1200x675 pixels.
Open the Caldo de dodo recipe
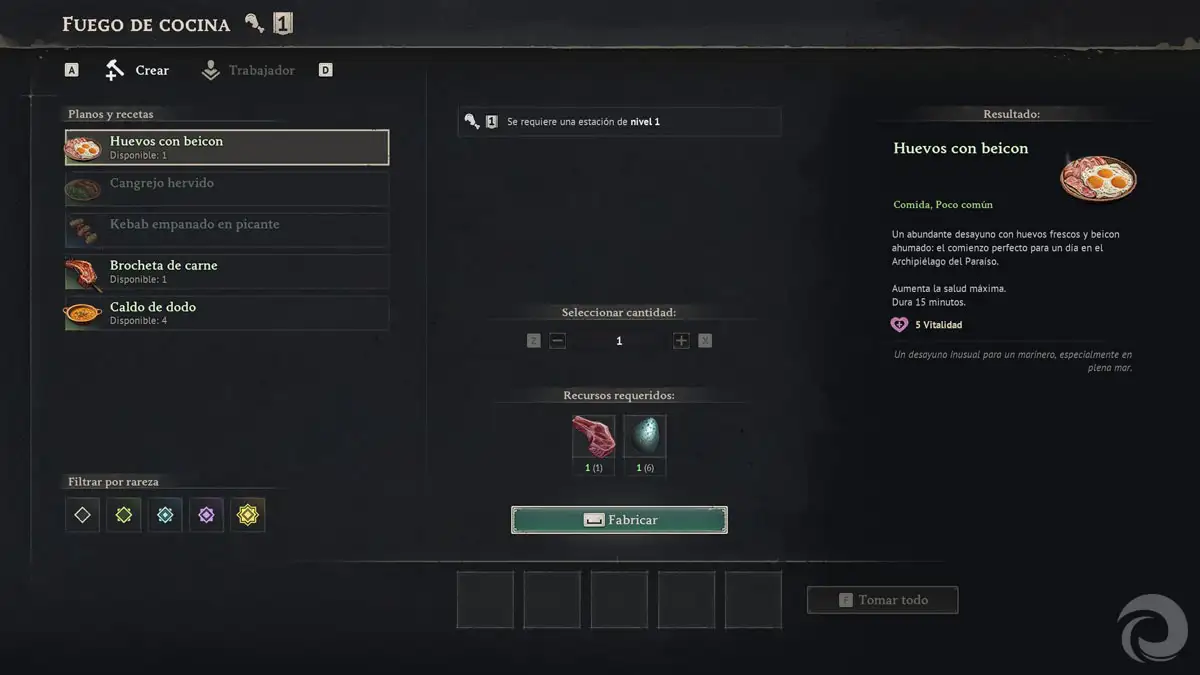pos(227,312)
